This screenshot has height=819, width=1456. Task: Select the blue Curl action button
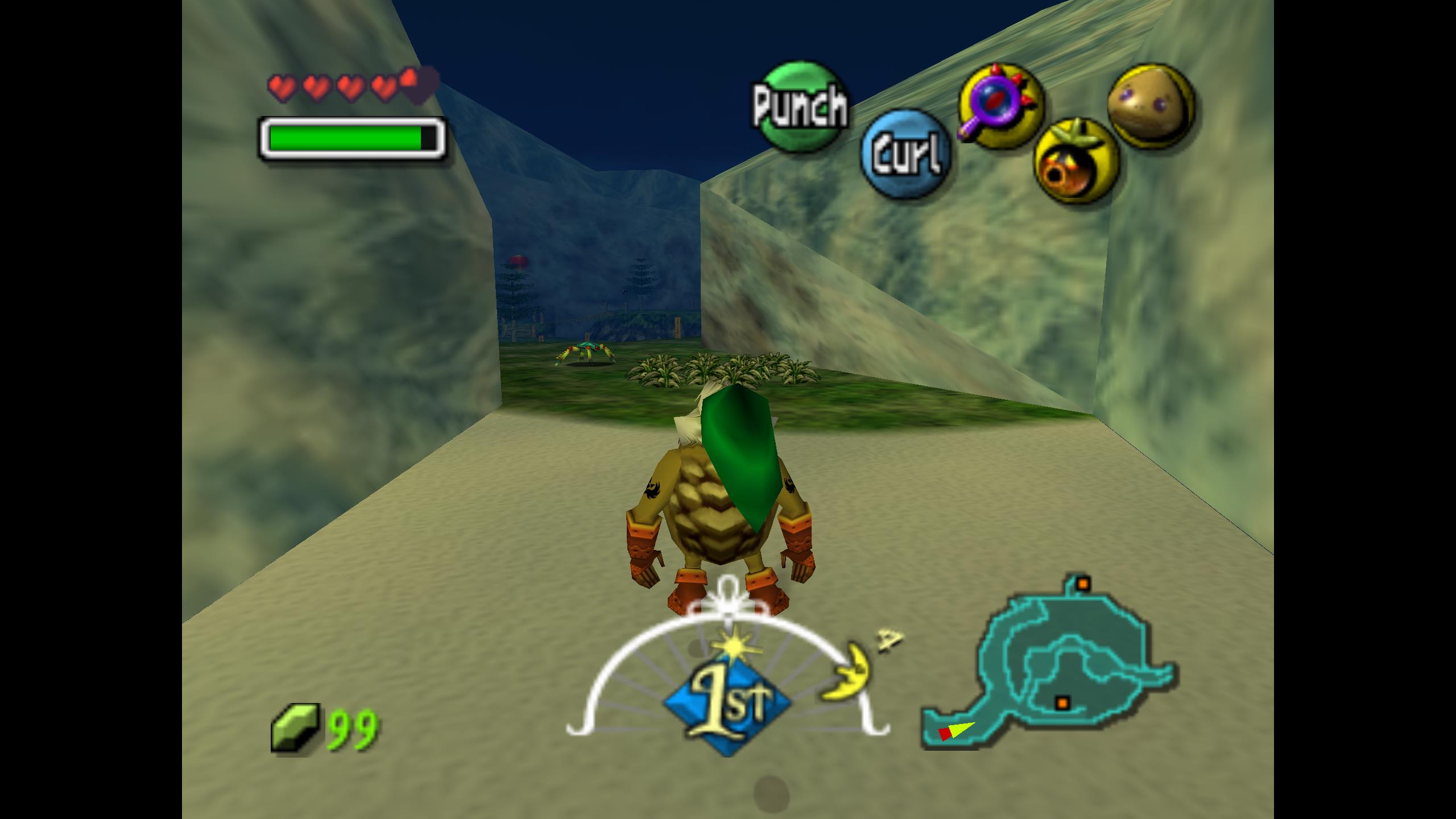coord(905,154)
